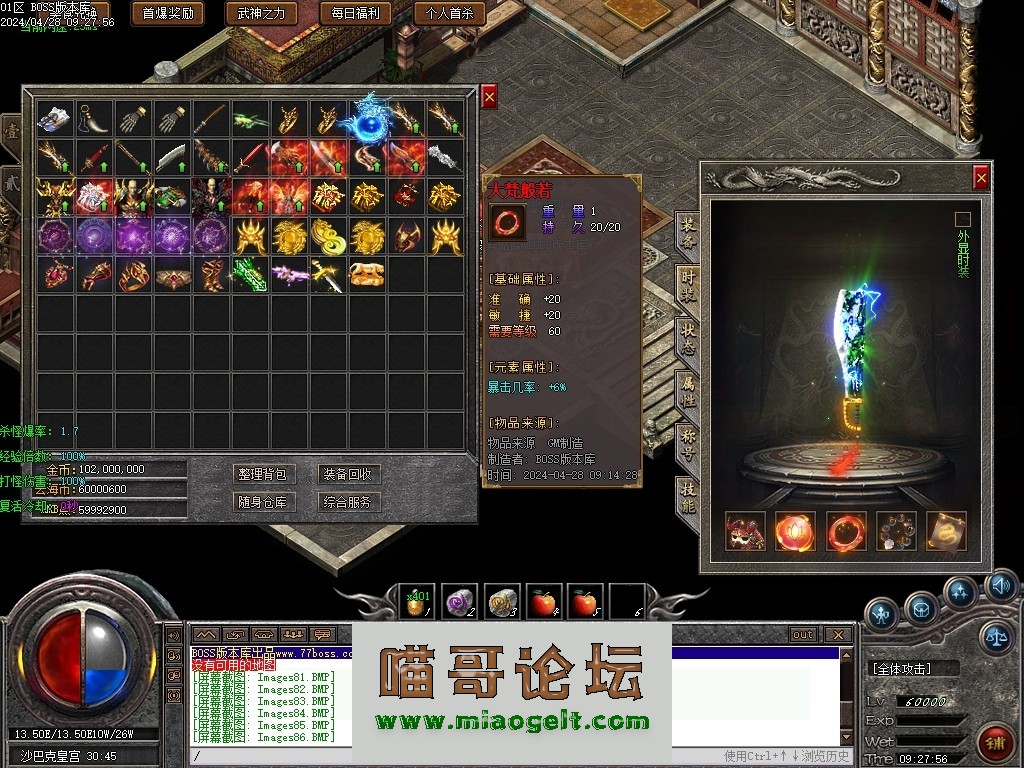Open 装备回收 equipment recycling
1024x768 pixels.
347,474
